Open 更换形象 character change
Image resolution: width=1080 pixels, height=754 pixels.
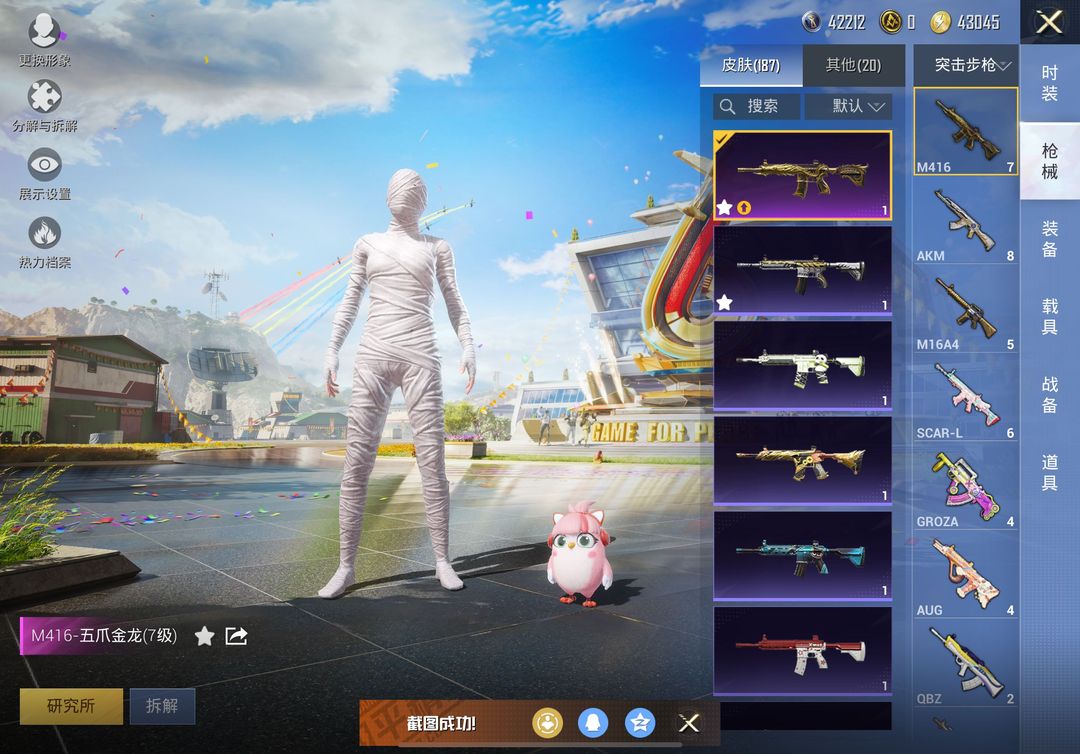(x=44, y=38)
